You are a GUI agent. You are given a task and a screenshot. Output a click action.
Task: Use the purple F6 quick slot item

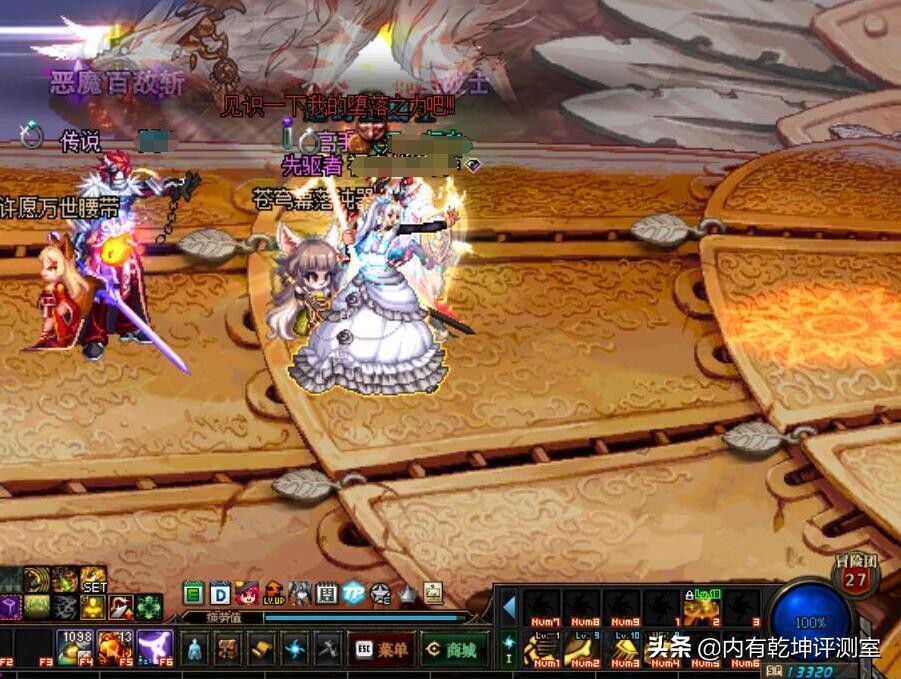pyautogui.click(x=154, y=647)
